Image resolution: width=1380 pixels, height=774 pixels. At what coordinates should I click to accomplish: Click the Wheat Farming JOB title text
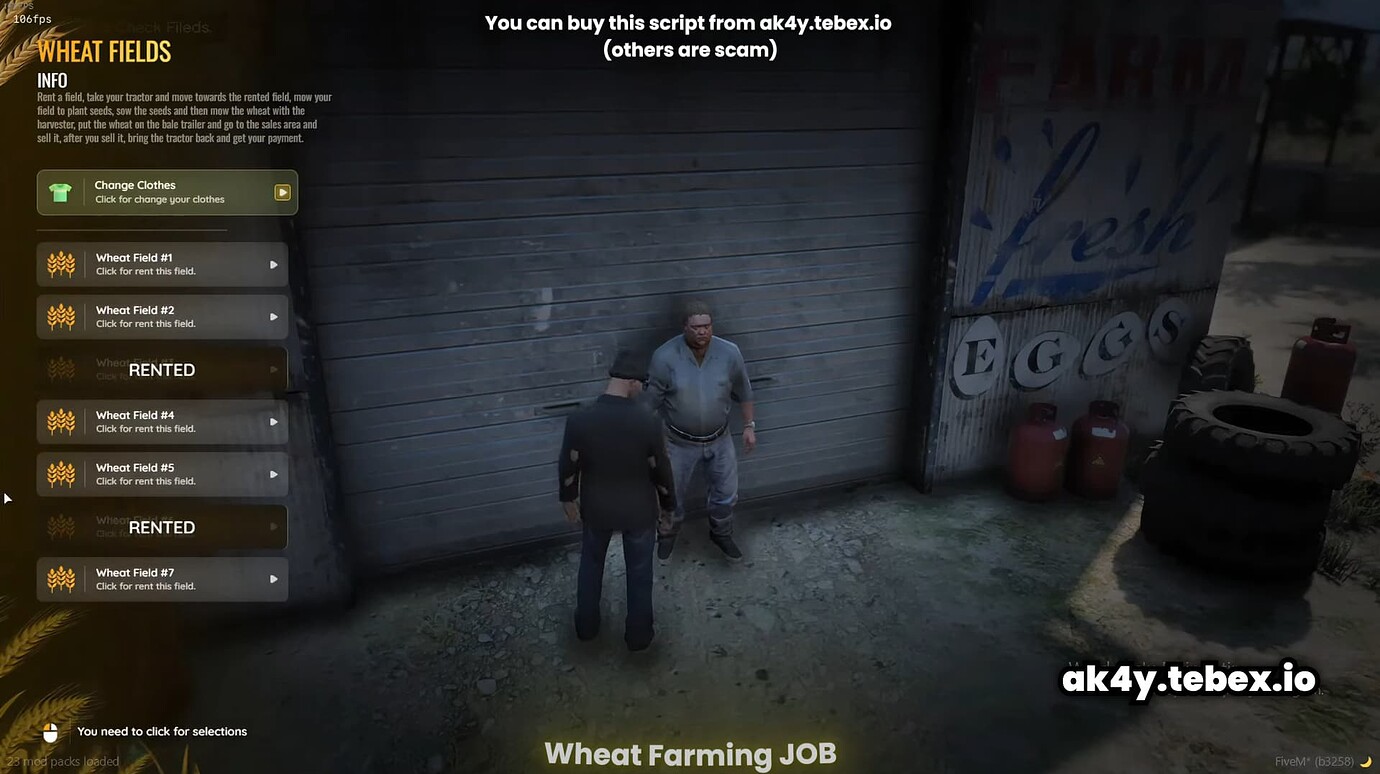click(x=690, y=753)
